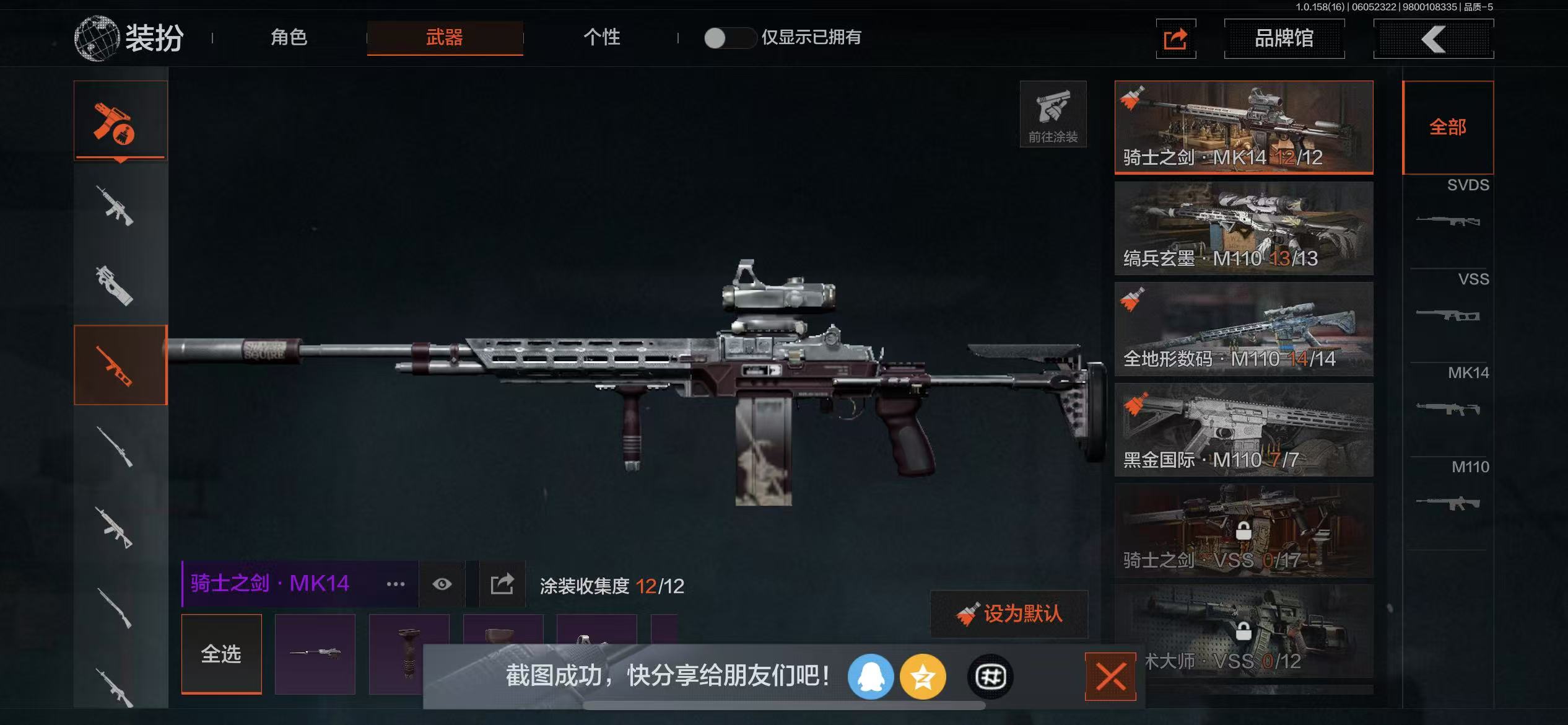Screen dimensions: 1568x725
Task: Choose the 缟兵玄墨 · M110 skin
Action: (1244, 228)
